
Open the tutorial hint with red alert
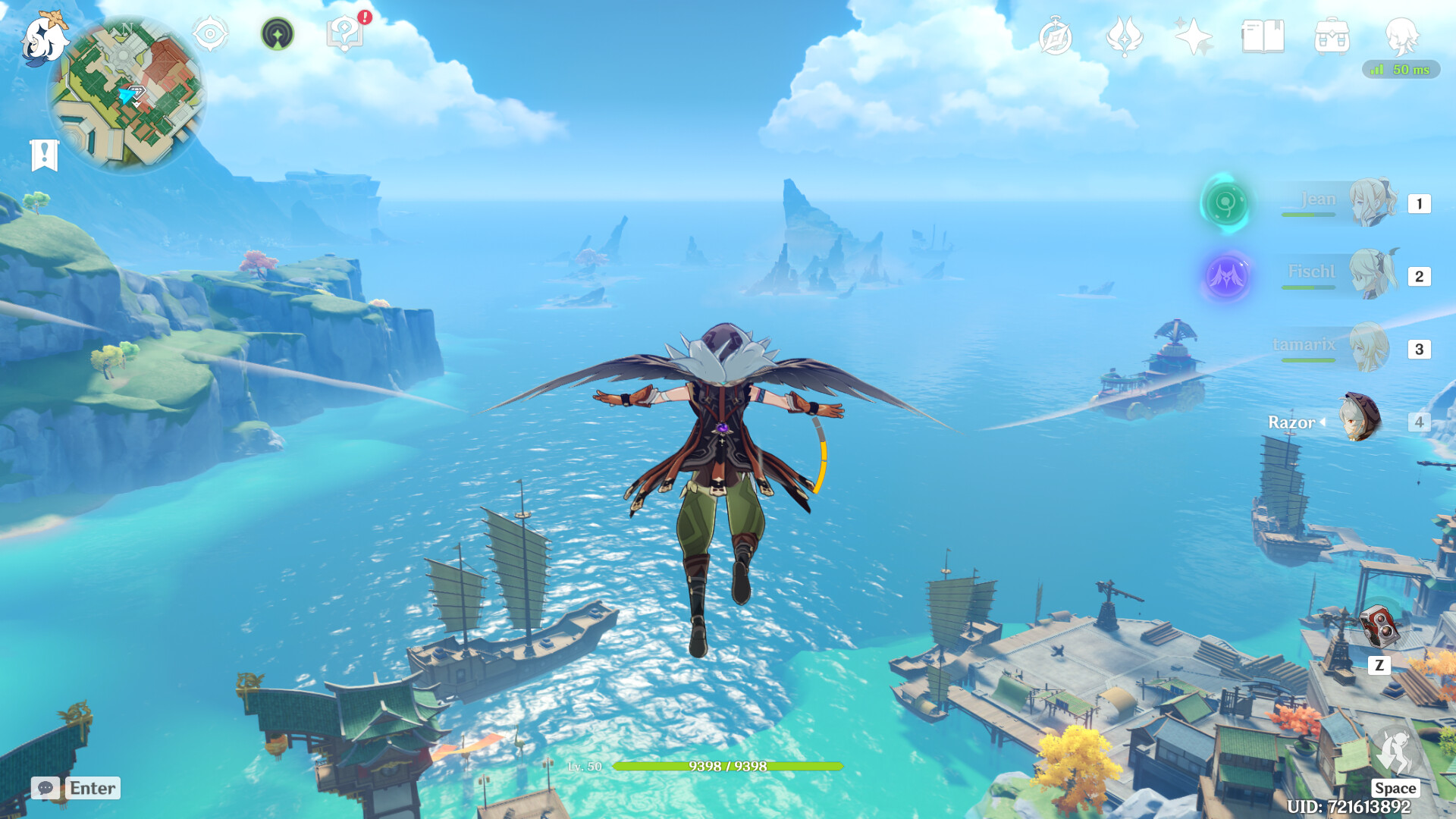[x=345, y=33]
